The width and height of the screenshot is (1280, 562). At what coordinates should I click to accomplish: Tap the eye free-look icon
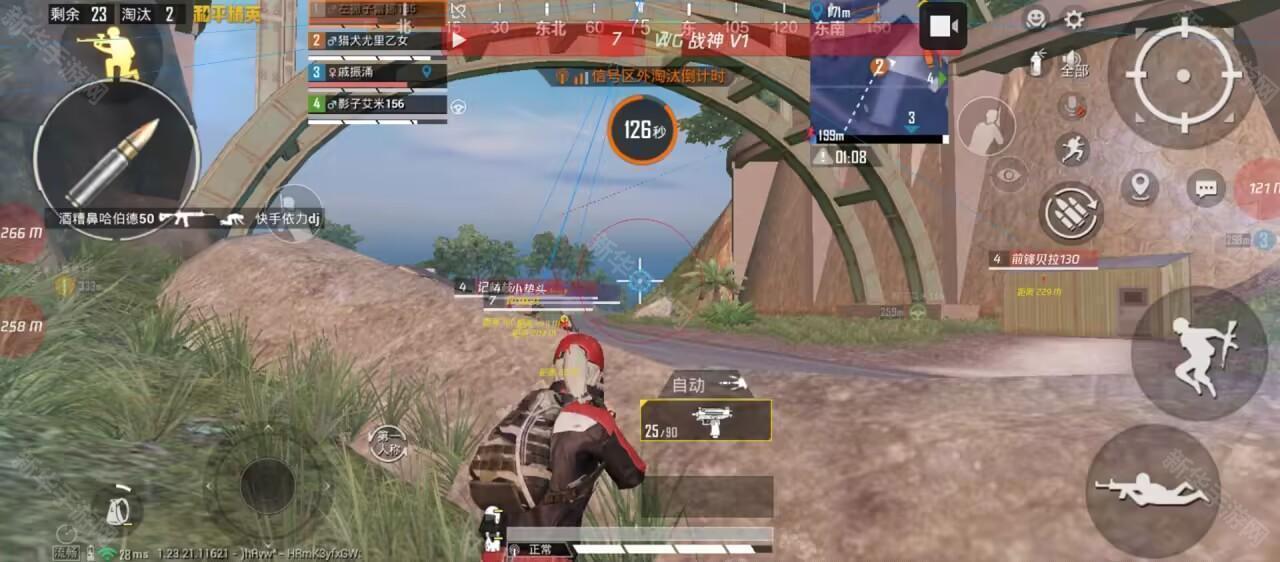(x=1009, y=175)
